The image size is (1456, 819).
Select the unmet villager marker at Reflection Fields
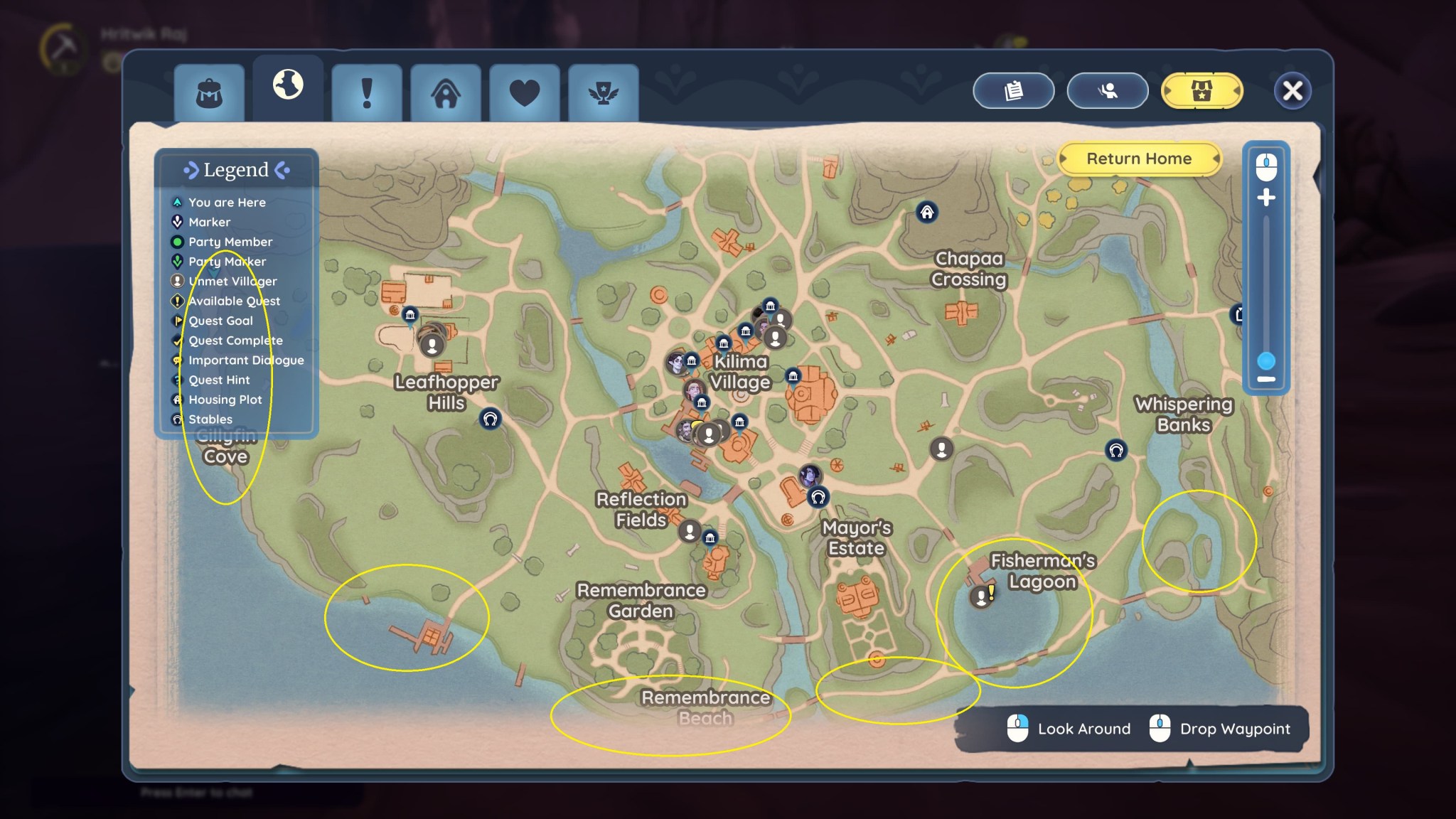click(x=689, y=530)
